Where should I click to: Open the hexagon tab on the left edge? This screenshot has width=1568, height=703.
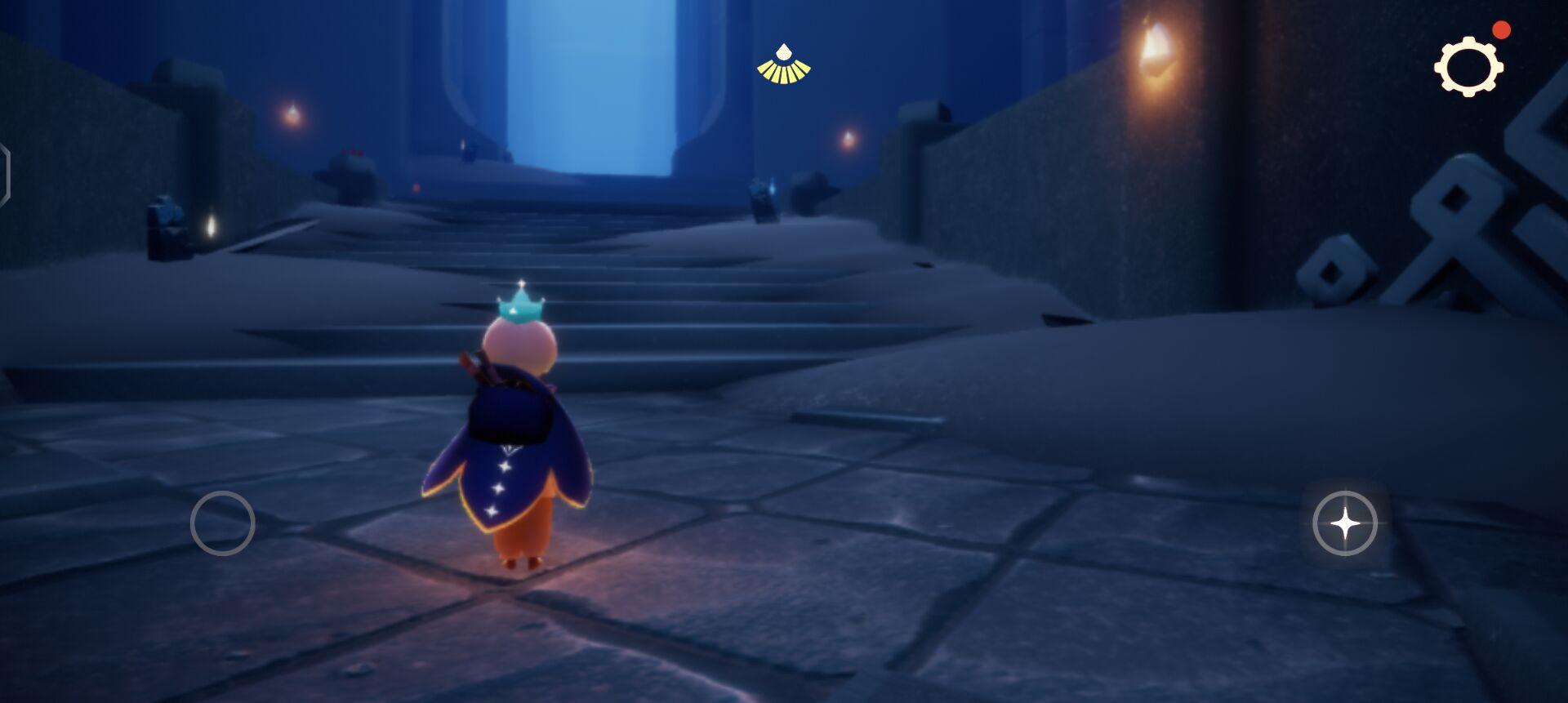click(x=4, y=174)
